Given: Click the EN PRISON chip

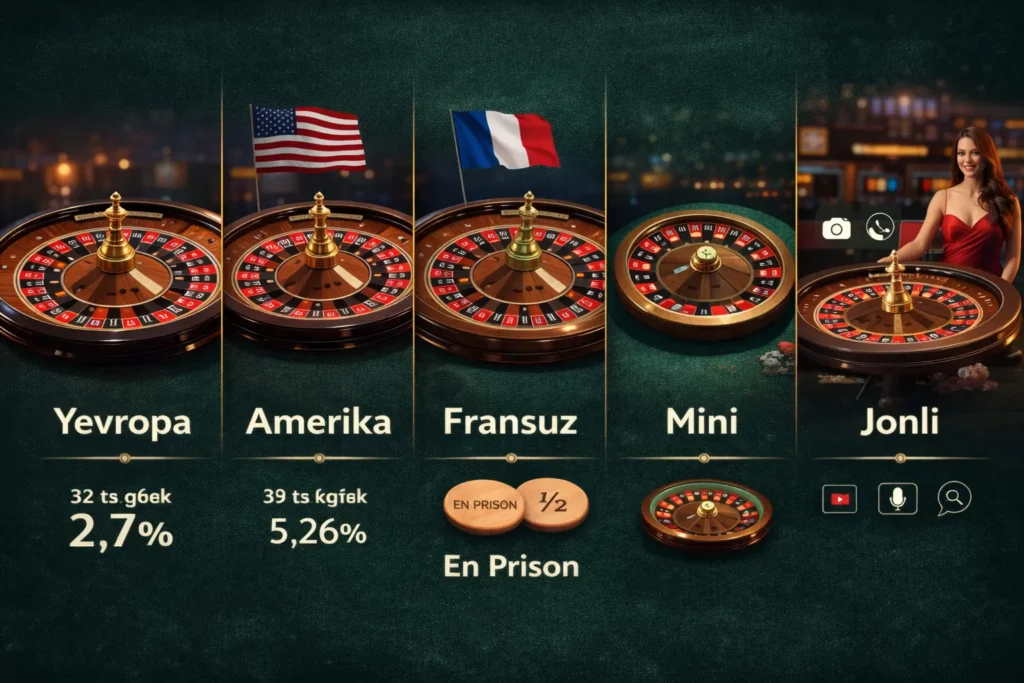Looking at the screenshot, I should pyautogui.click(x=484, y=504).
